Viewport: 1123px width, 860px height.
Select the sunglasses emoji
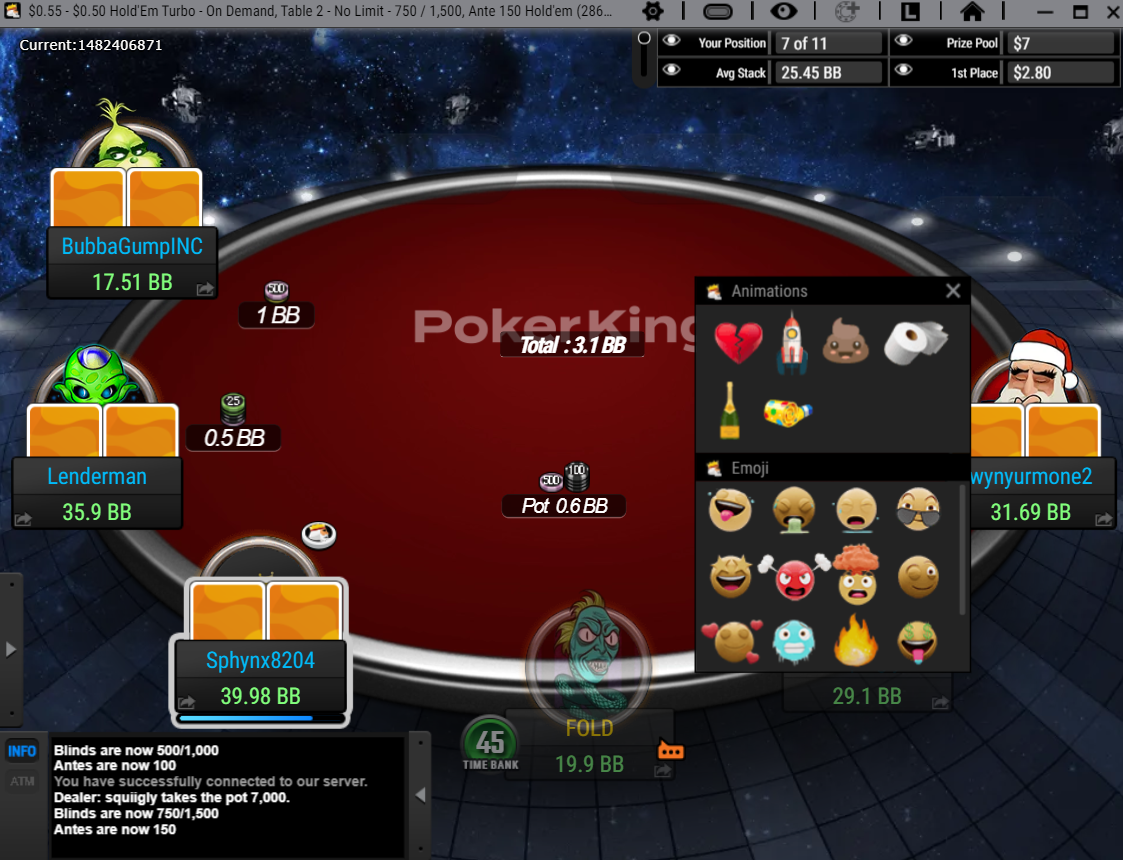pyautogui.click(x=916, y=510)
